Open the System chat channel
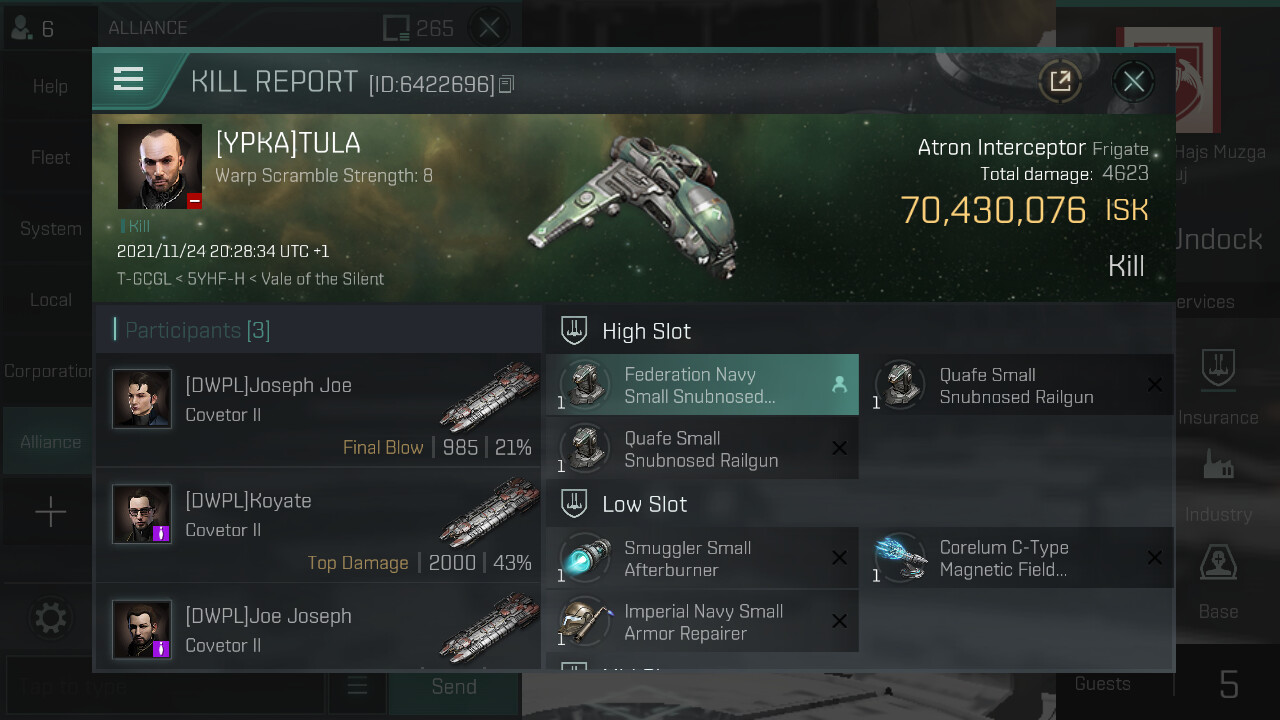The image size is (1280, 720). click(50, 229)
